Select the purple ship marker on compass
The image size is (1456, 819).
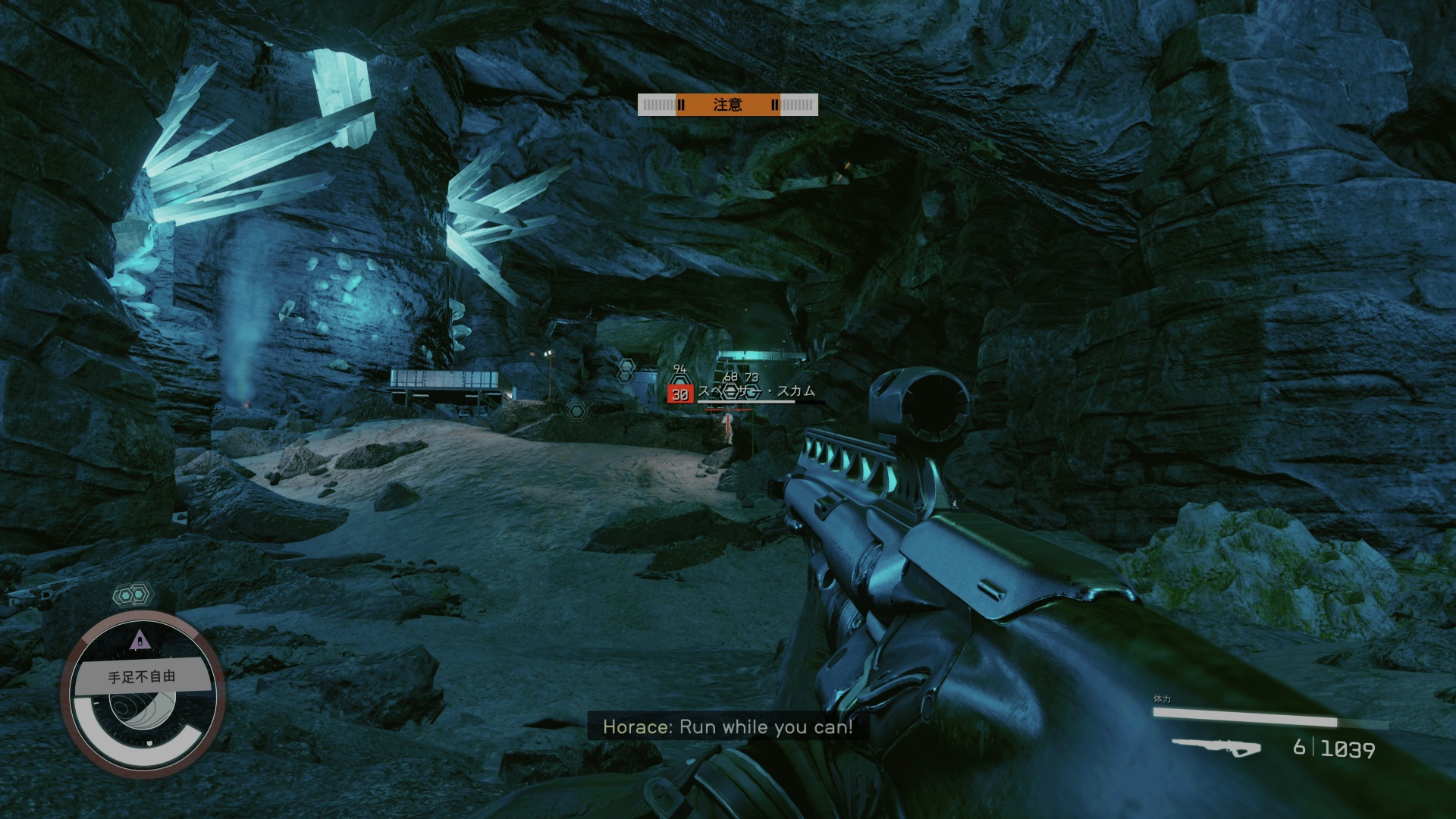pyautogui.click(x=139, y=642)
